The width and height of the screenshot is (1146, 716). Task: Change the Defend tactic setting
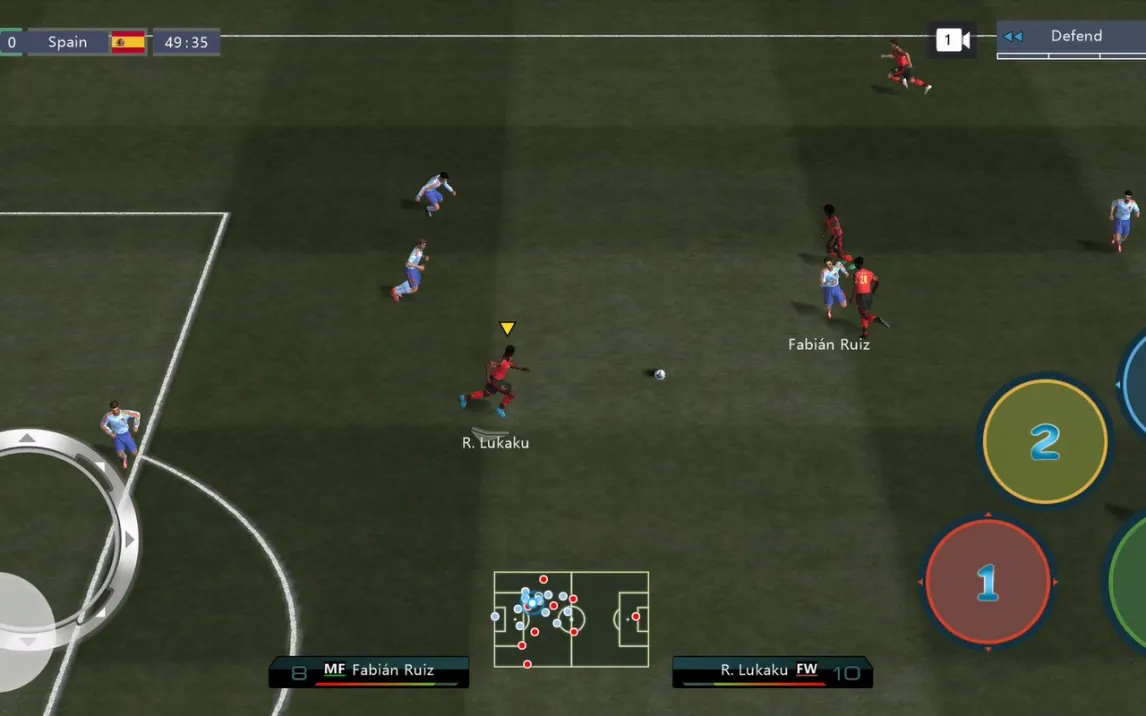1074,37
